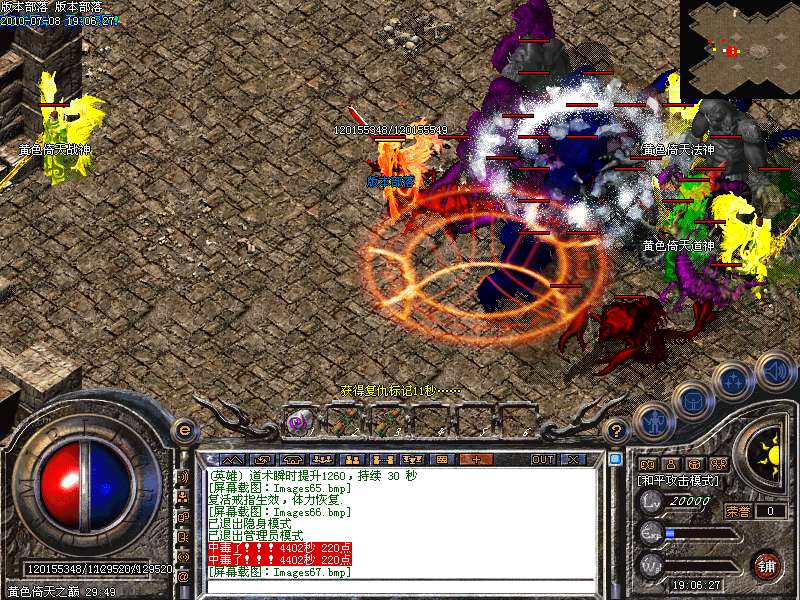Image resolution: width=800 pixels, height=600 pixels.
Task: Open the skills round button with stars
Action: (x=735, y=382)
